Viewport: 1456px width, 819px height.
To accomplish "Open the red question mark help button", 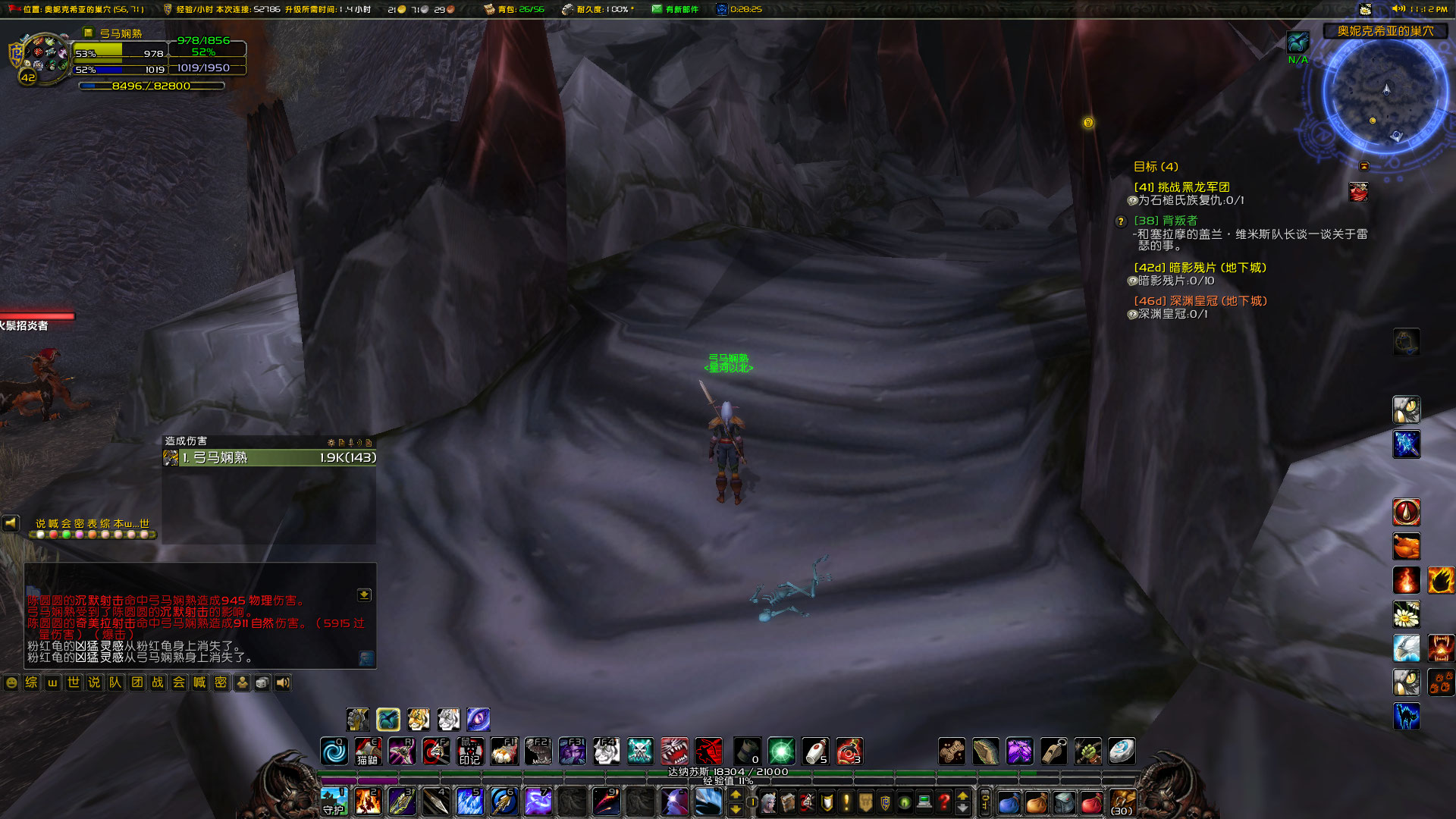I will point(943,801).
